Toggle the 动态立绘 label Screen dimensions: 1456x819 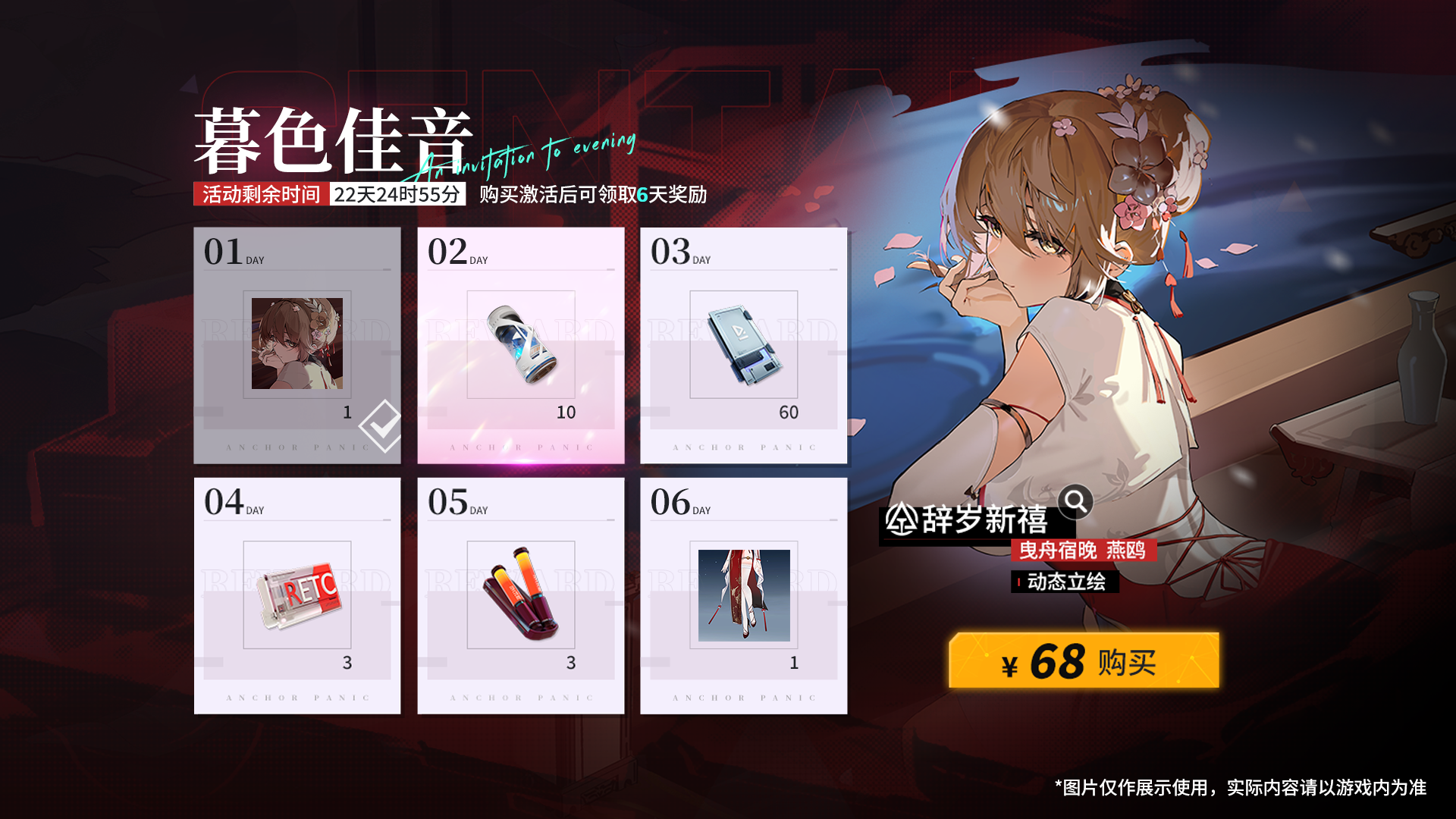[1064, 581]
